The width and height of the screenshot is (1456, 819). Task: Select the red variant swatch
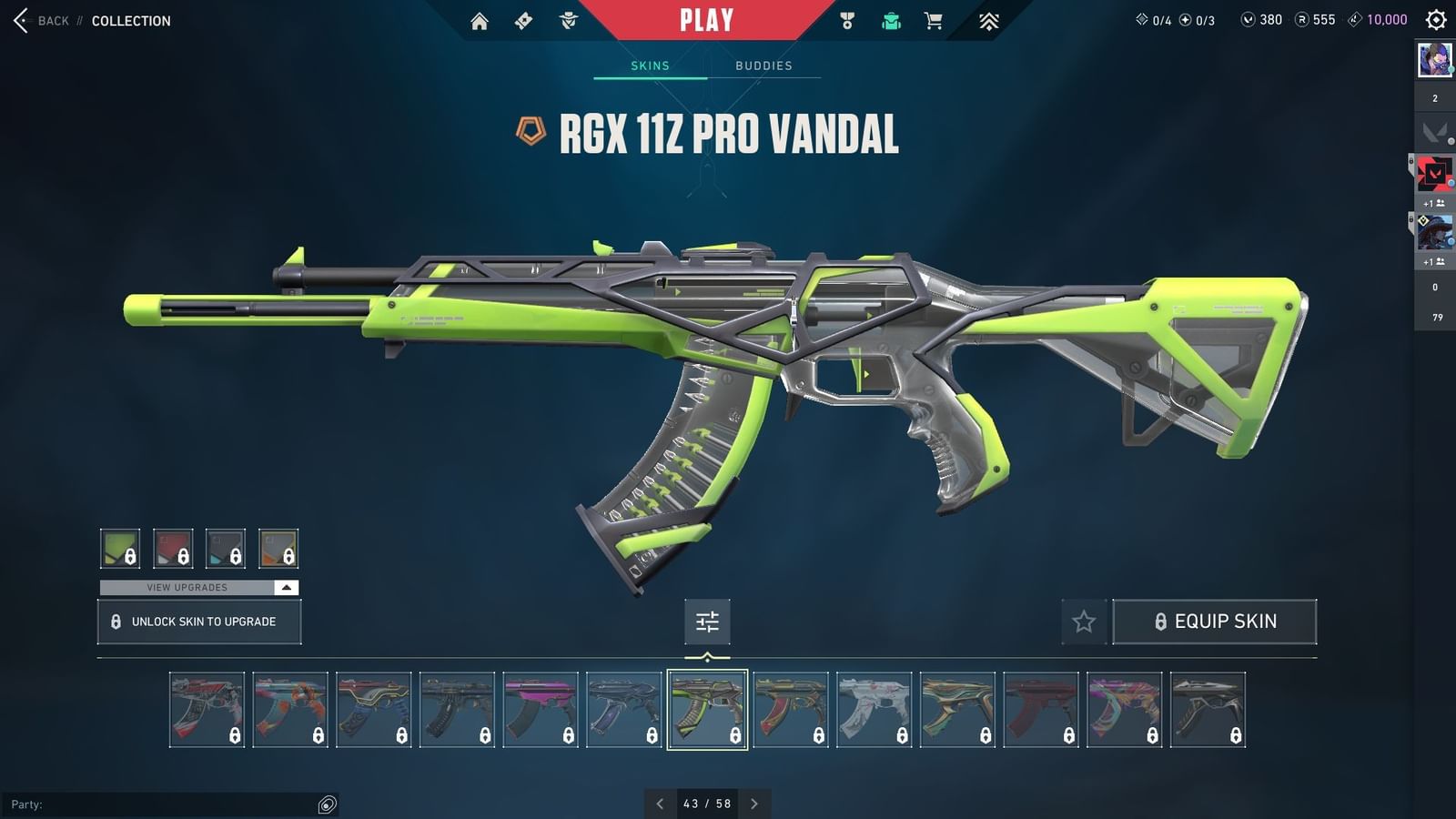[173, 549]
